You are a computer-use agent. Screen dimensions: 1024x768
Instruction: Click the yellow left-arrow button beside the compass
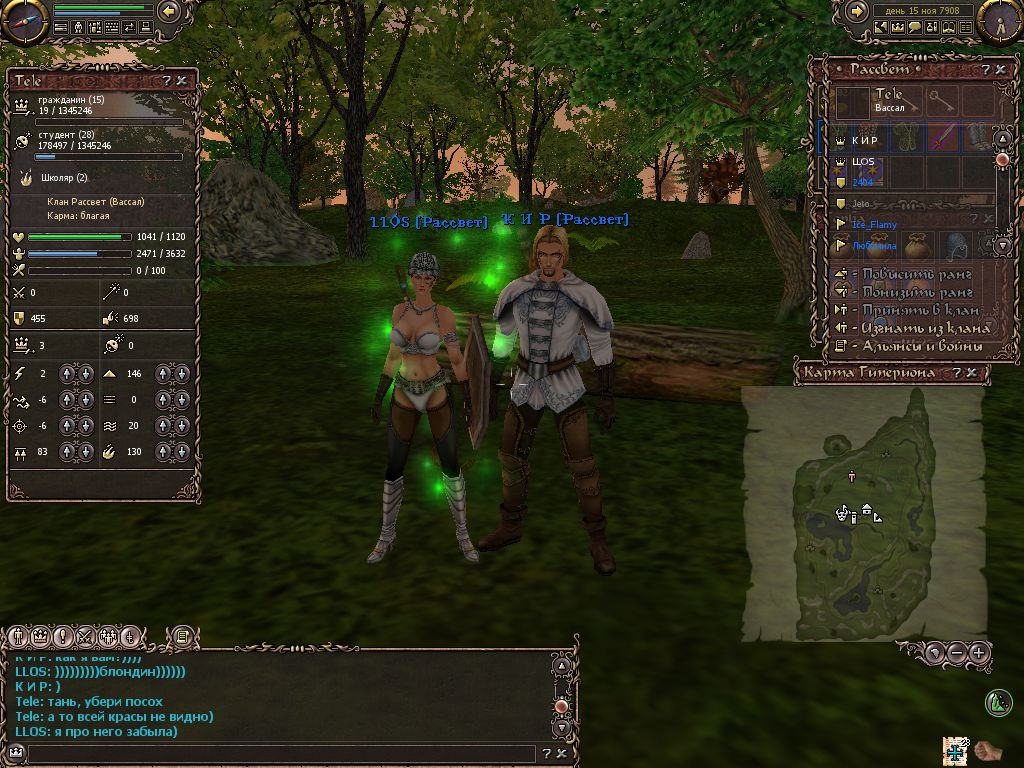click(x=168, y=11)
